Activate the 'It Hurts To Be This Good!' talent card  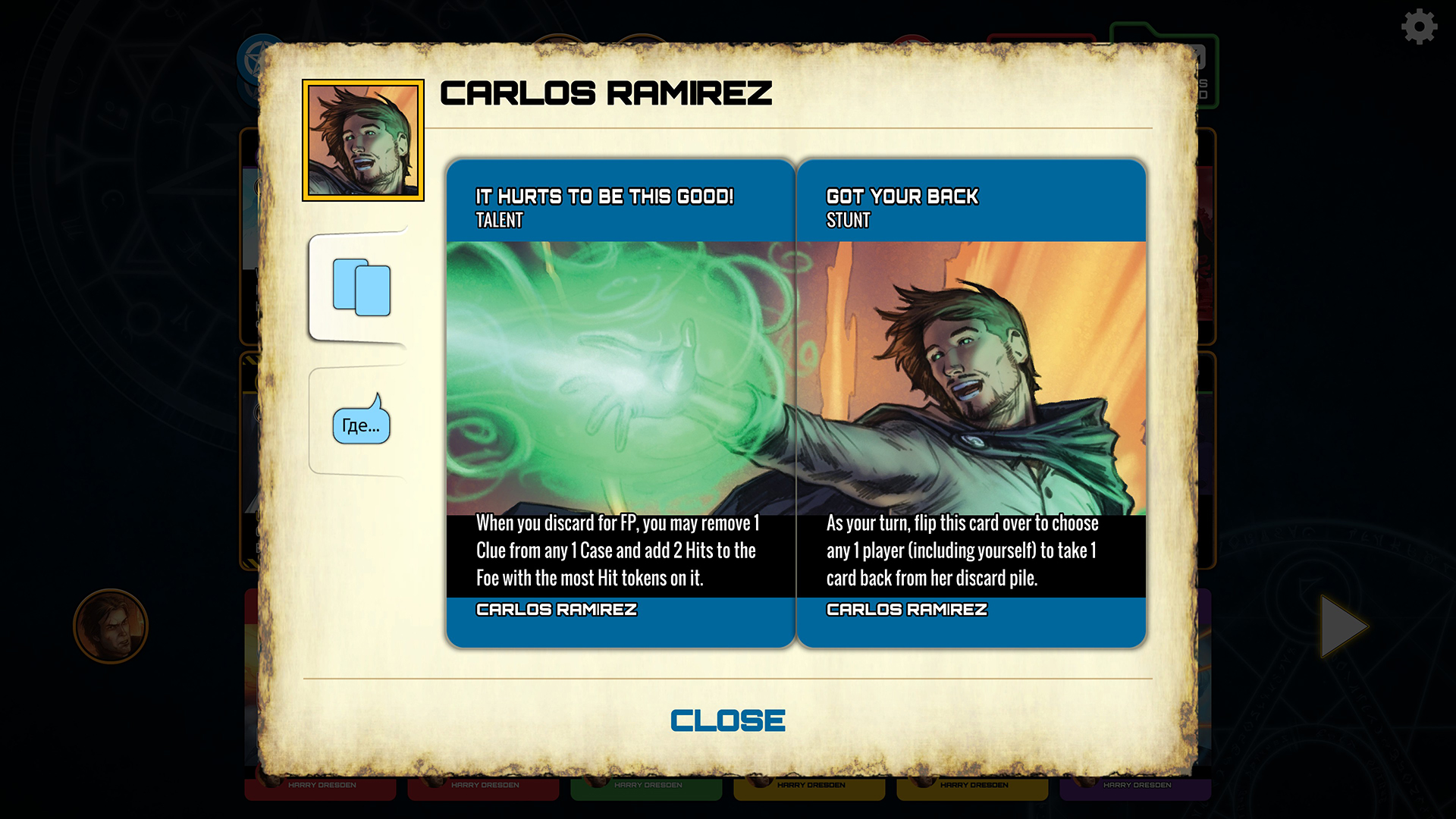(x=620, y=402)
